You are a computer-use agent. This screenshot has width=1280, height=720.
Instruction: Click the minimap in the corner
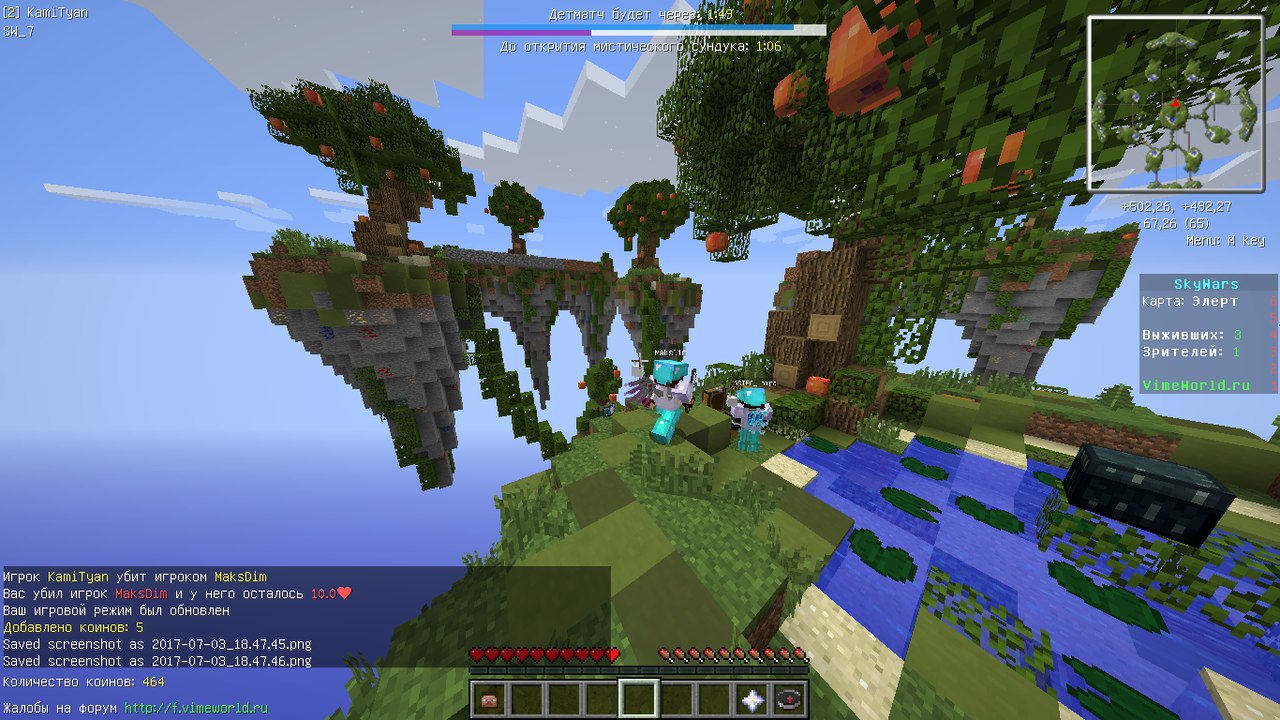pyautogui.click(x=1175, y=104)
